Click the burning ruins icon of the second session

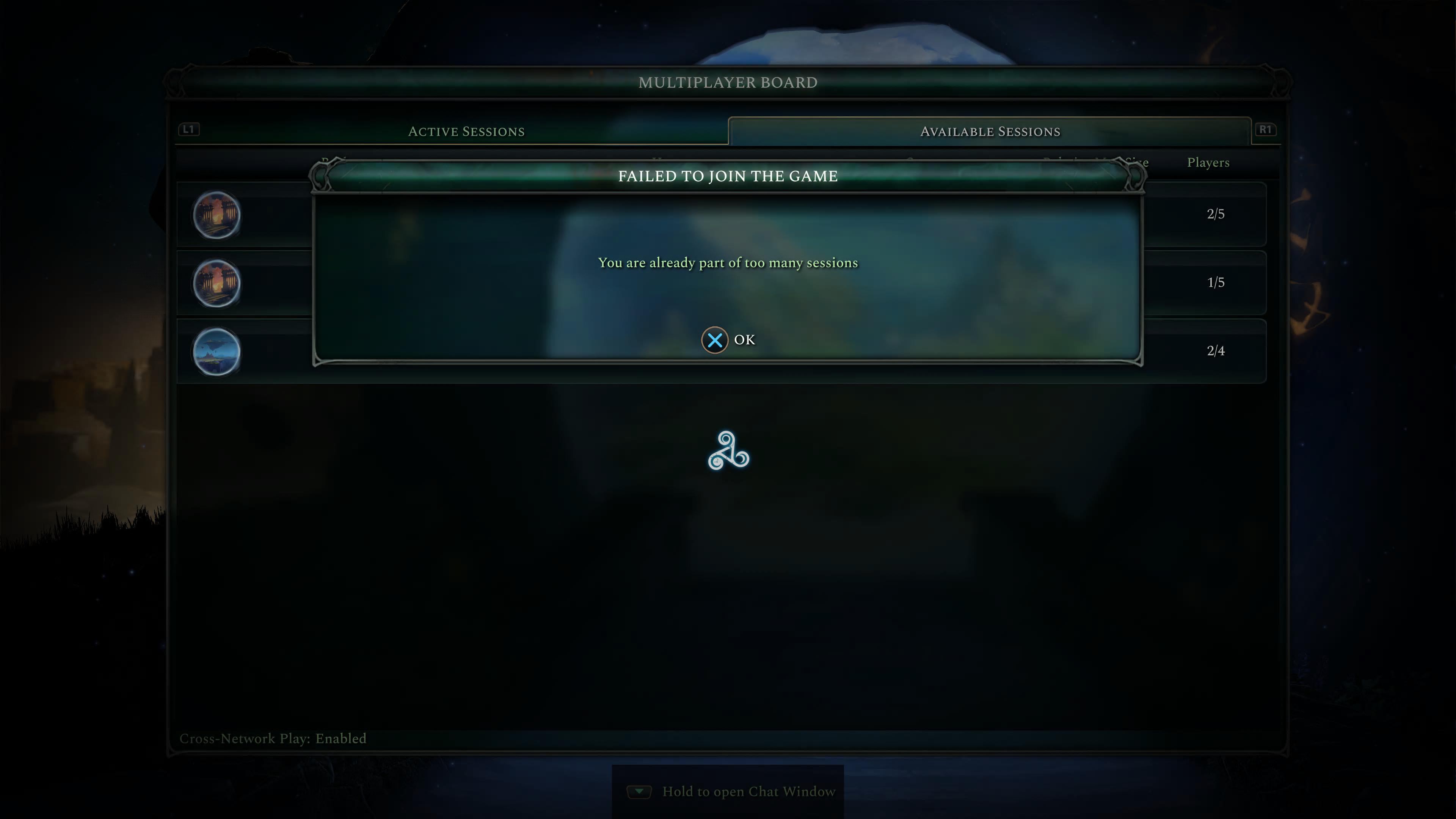(217, 283)
